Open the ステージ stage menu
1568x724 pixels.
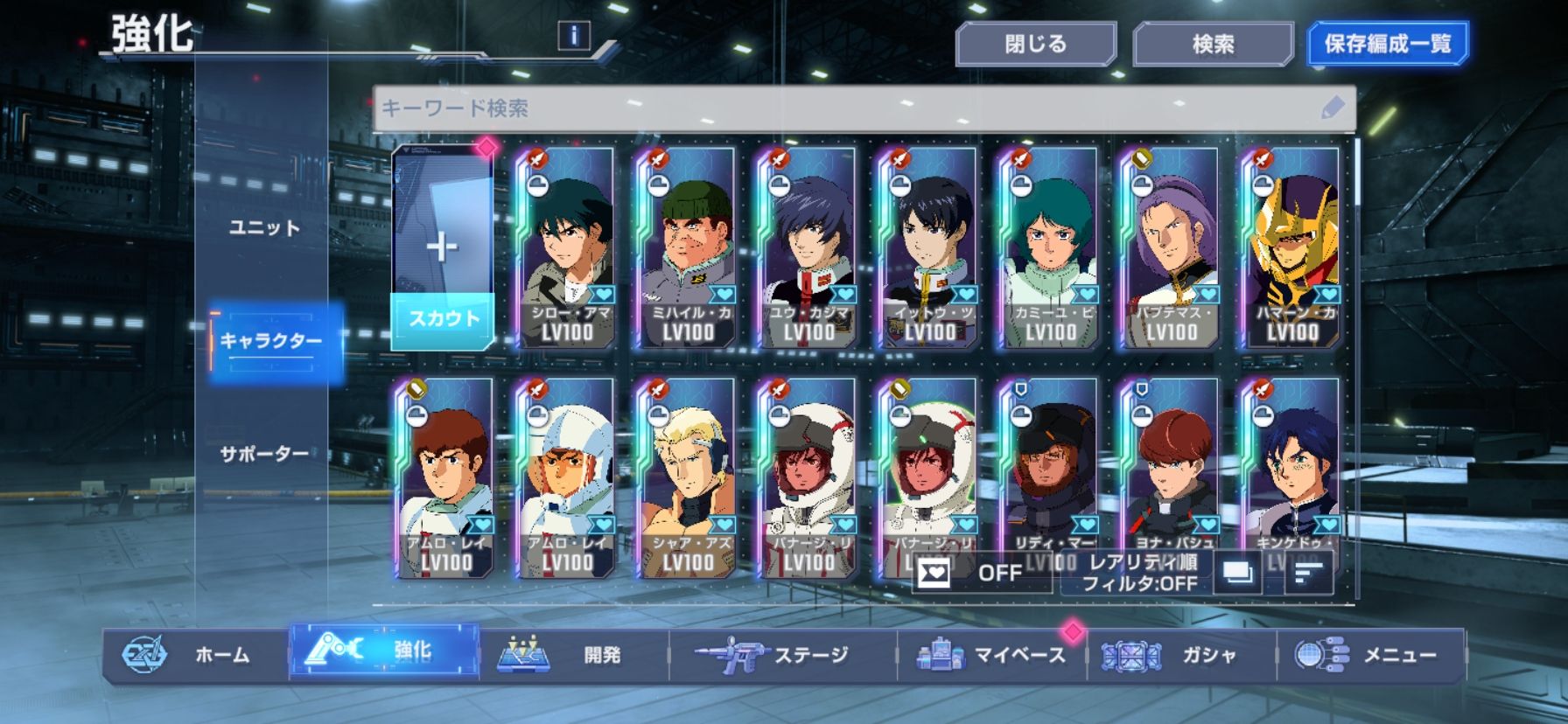(x=781, y=655)
